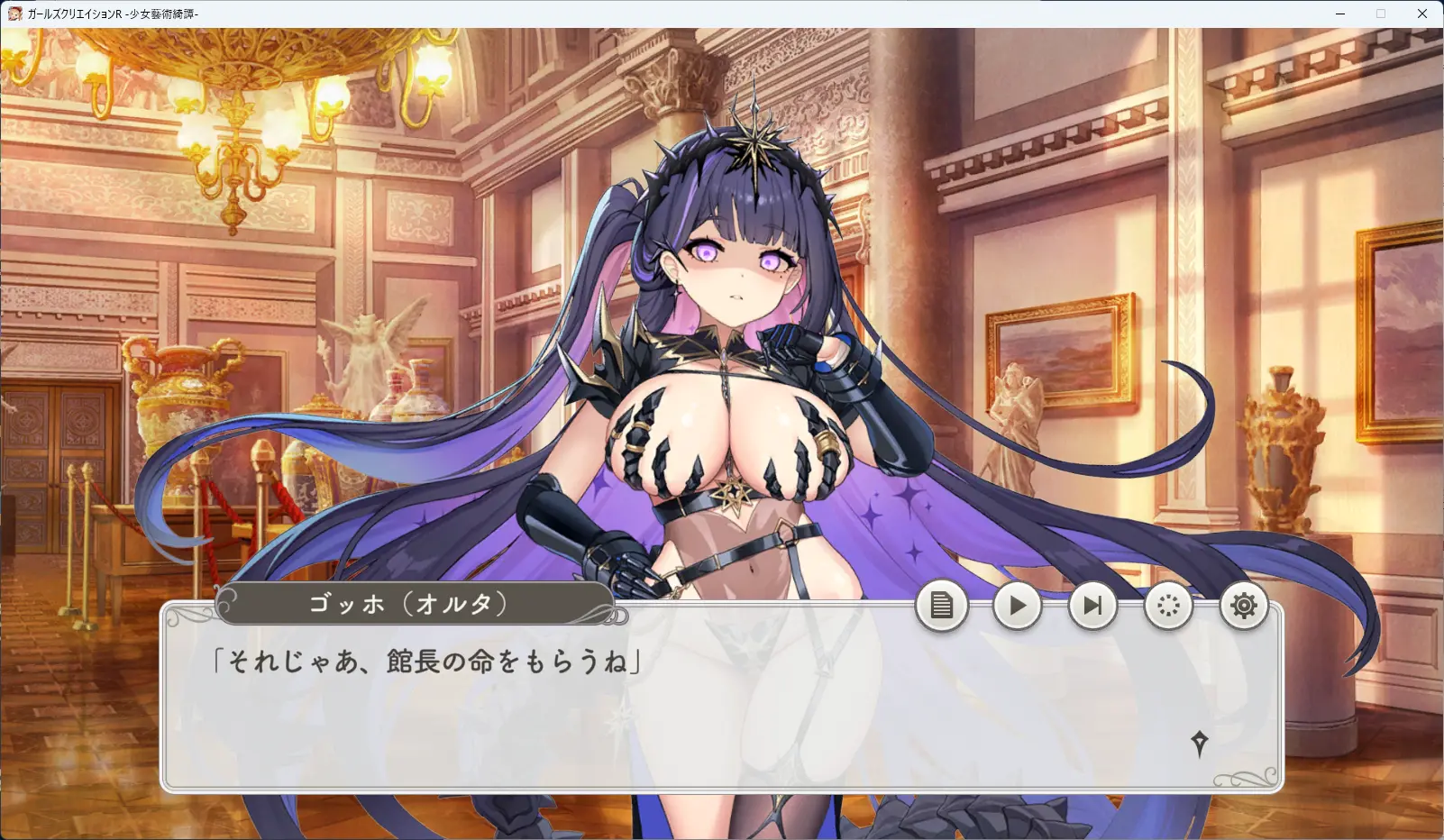
Task: Advance the dialogue using the diamond cursor
Action: click(1199, 744)
